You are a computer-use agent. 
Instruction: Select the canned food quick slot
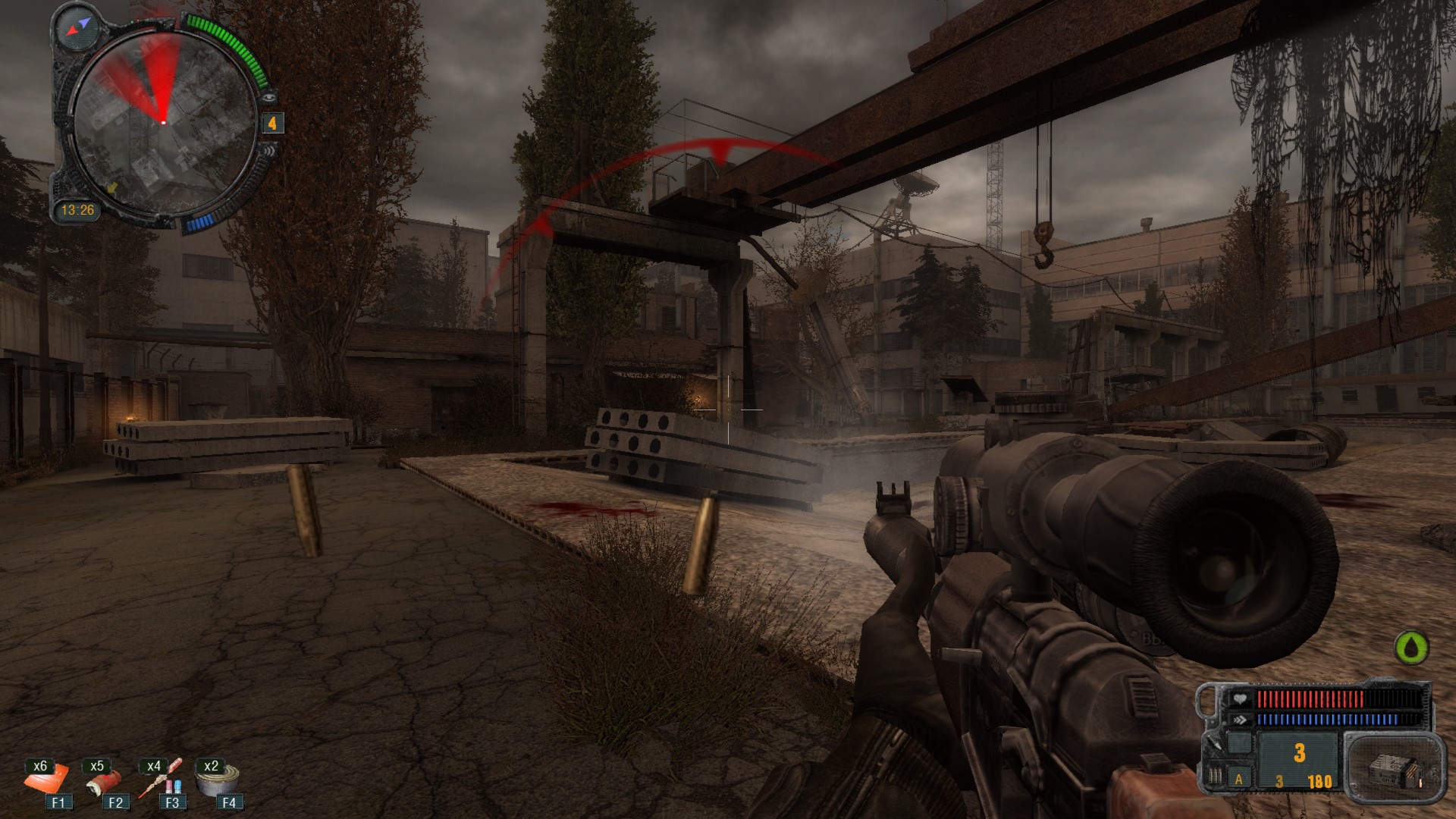click(218, 781)
